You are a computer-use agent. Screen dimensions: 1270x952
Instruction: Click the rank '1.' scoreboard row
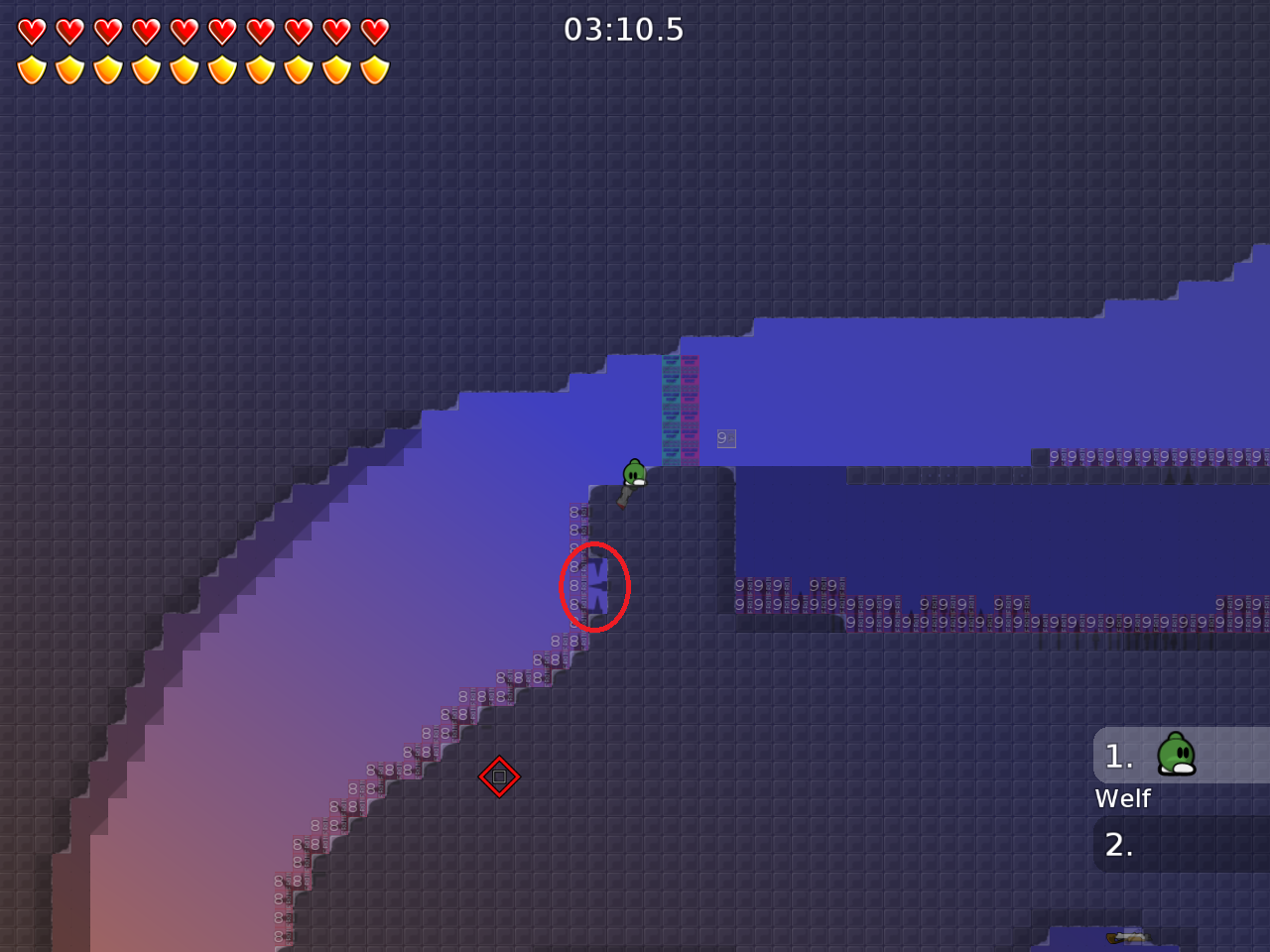click(1119, 756)
